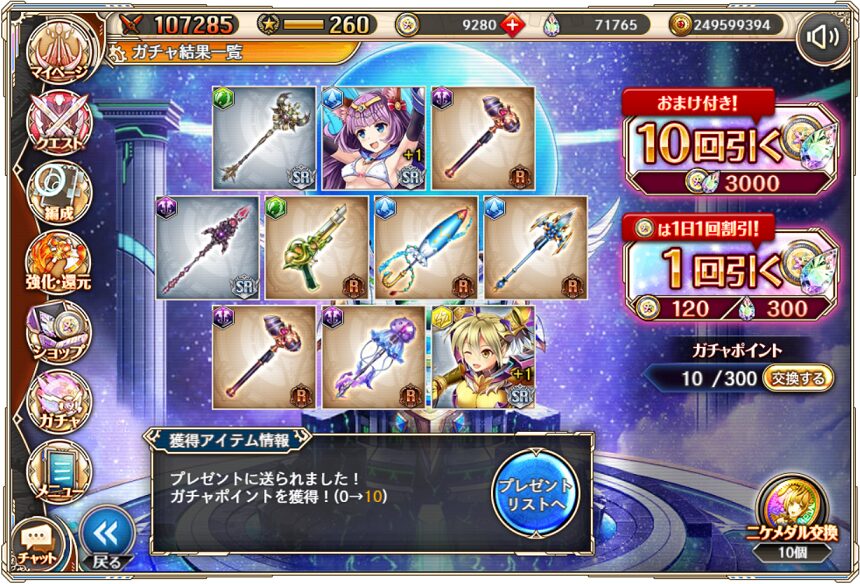
Task: Select the green gun weapon card
Action: (316, 248)
